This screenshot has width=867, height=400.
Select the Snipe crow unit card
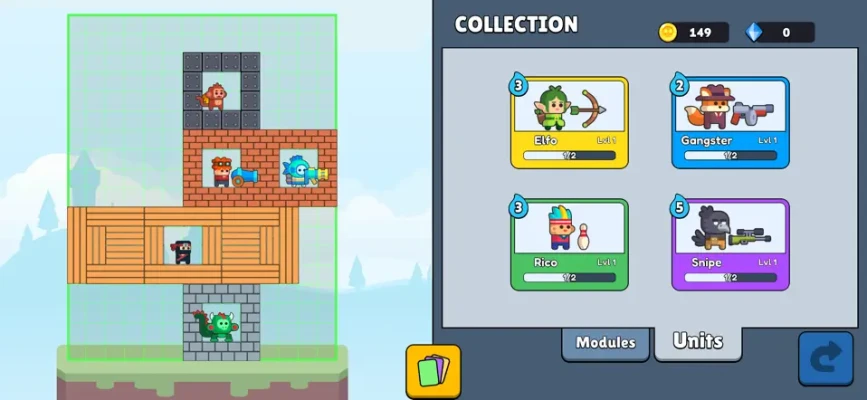click(x=730, y=244)
